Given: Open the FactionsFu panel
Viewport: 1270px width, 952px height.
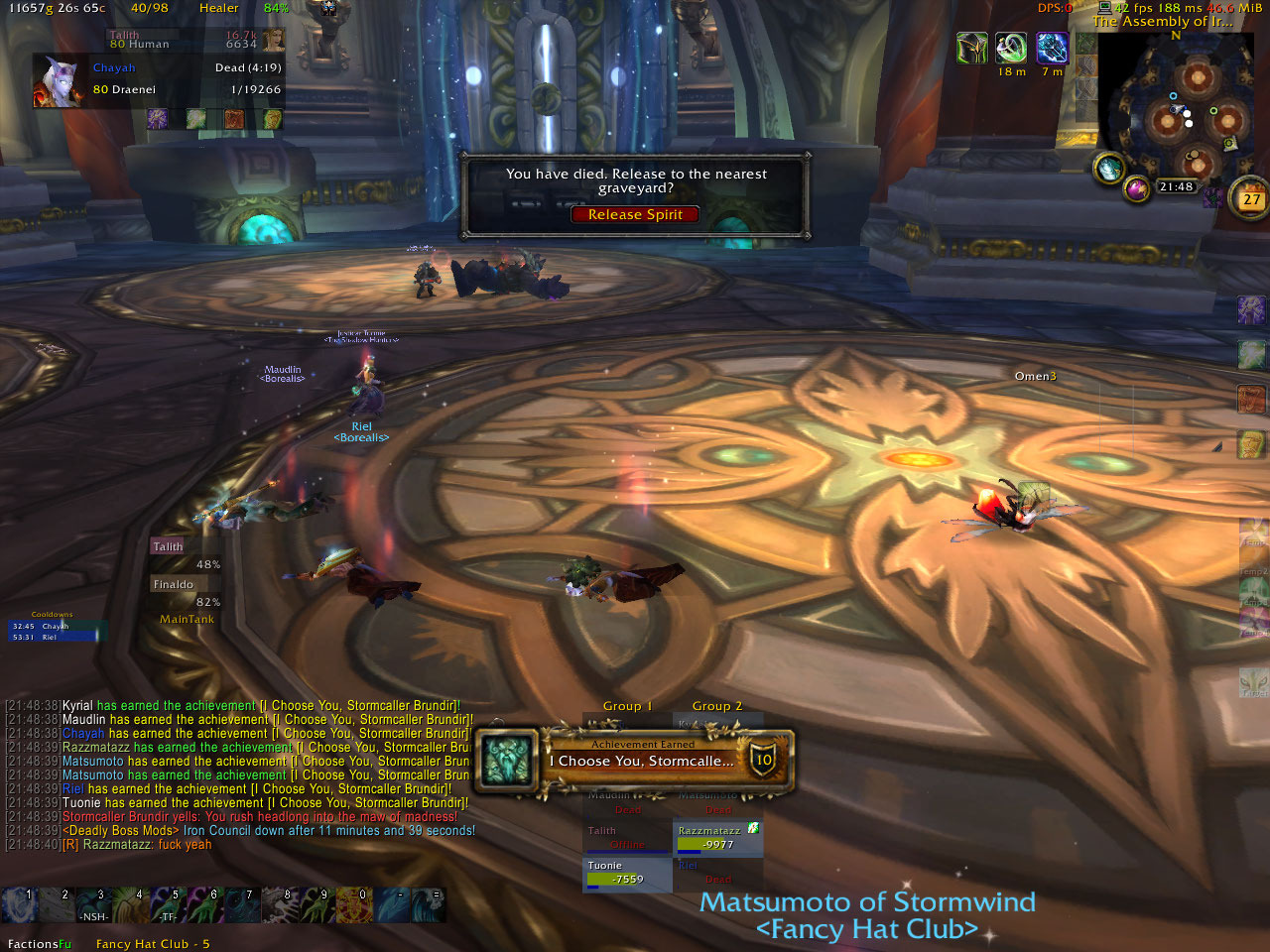Looking at the screenshot, I should coord(39,944).
